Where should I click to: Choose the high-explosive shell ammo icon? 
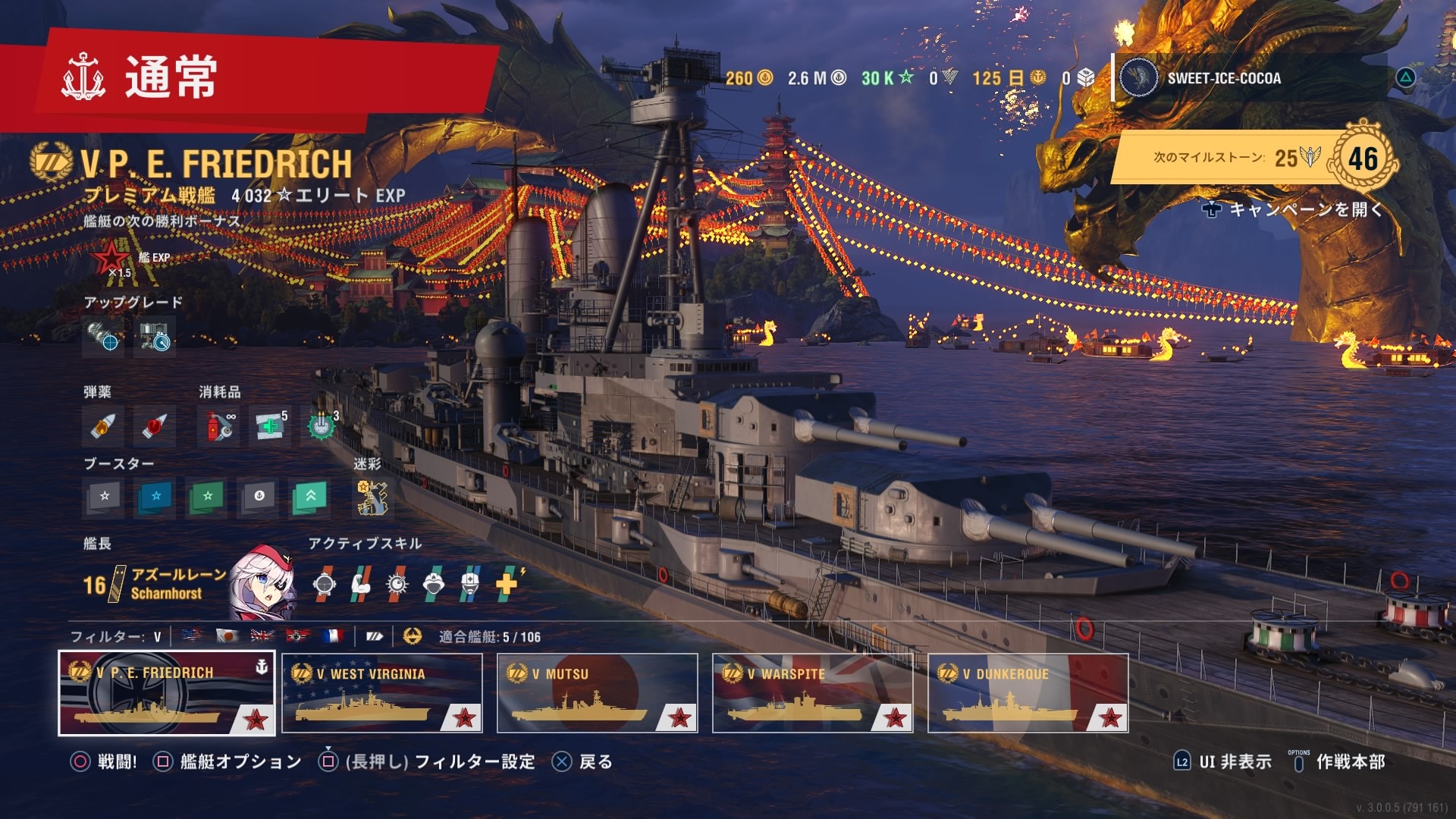coord(103,426)
